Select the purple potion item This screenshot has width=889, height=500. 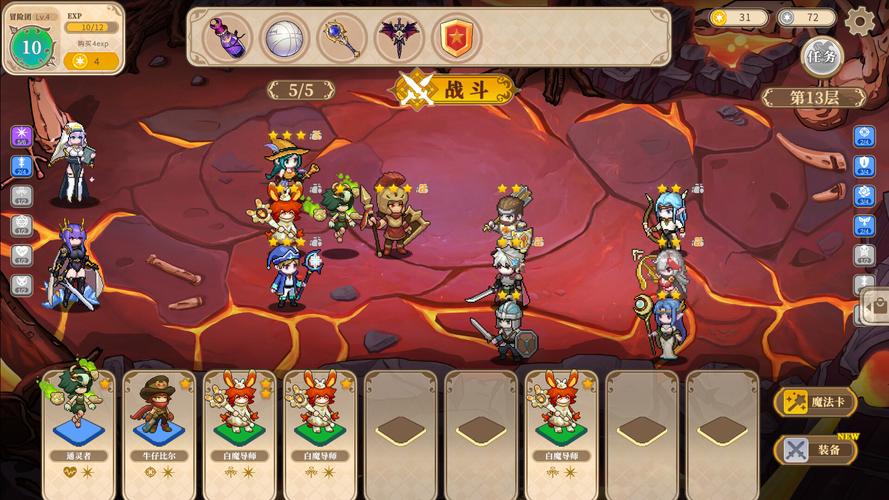pyautogui.click(x=227, y=37)
